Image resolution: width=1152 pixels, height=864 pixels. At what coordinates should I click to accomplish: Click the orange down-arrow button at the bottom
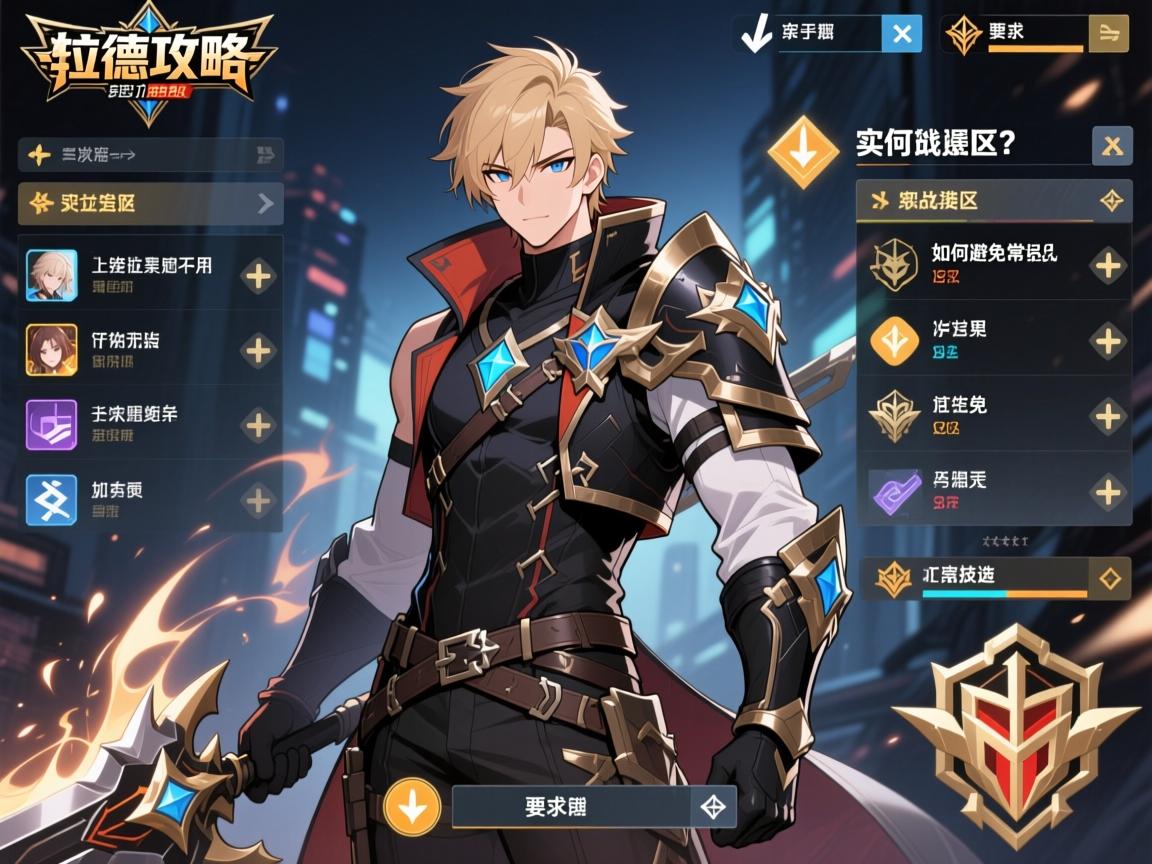[413, 807]
